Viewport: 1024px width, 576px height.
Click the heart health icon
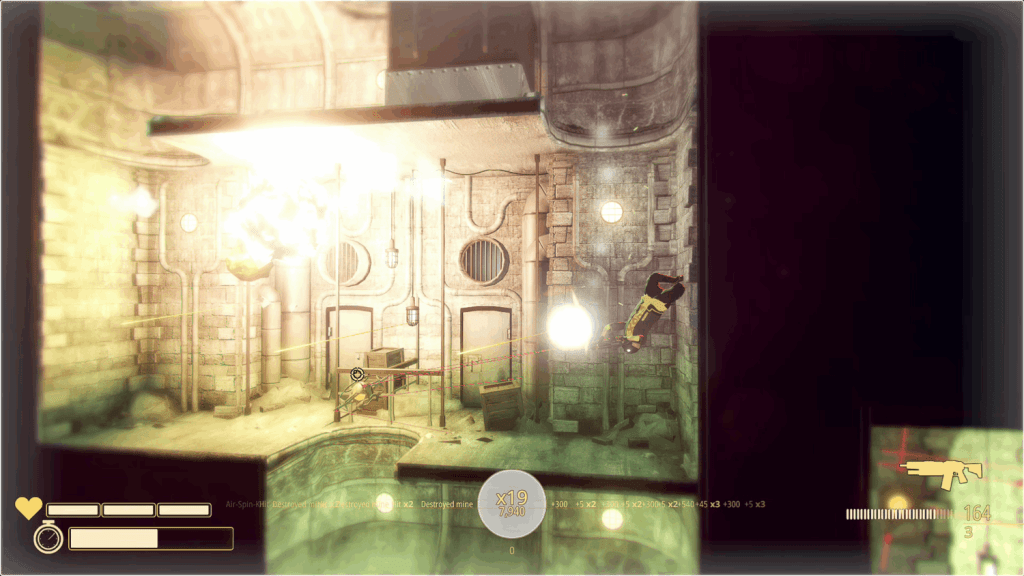[28, 508]
